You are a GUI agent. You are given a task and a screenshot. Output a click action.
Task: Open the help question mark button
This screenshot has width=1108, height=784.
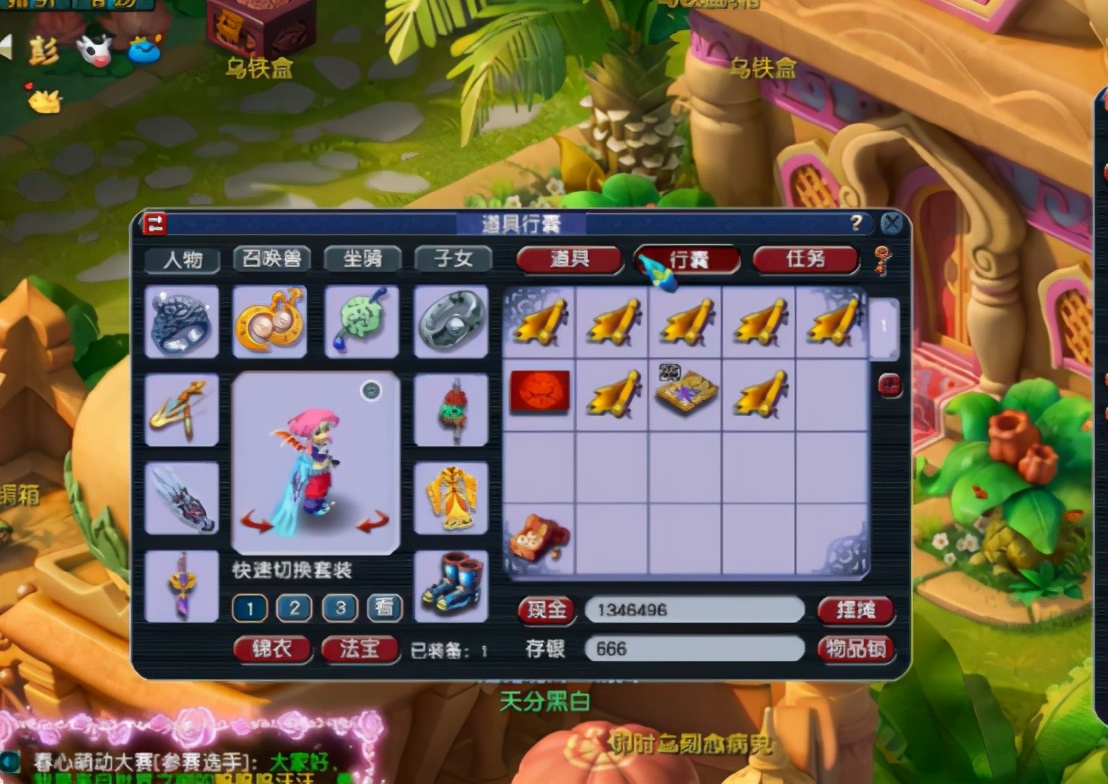click(x=856, y=223)
